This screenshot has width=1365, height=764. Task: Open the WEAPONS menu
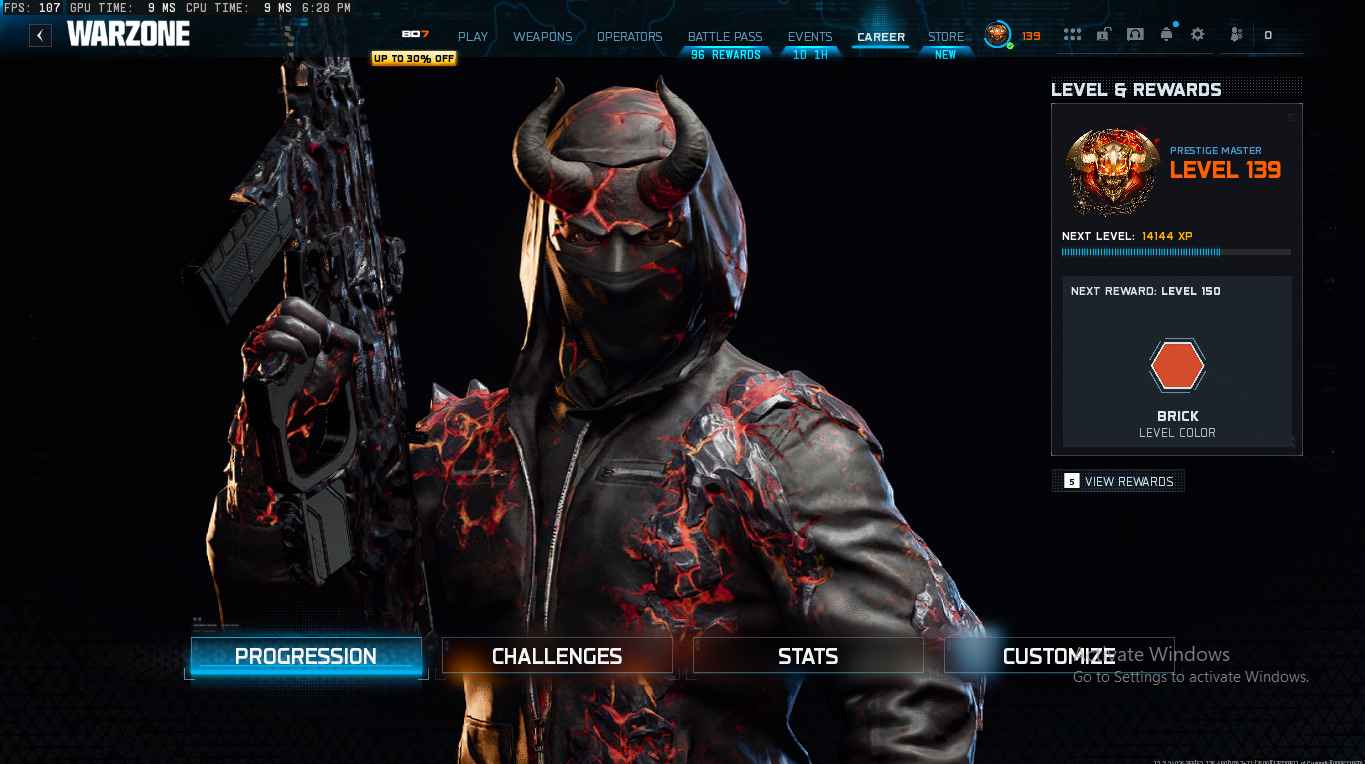click(542, 37)
